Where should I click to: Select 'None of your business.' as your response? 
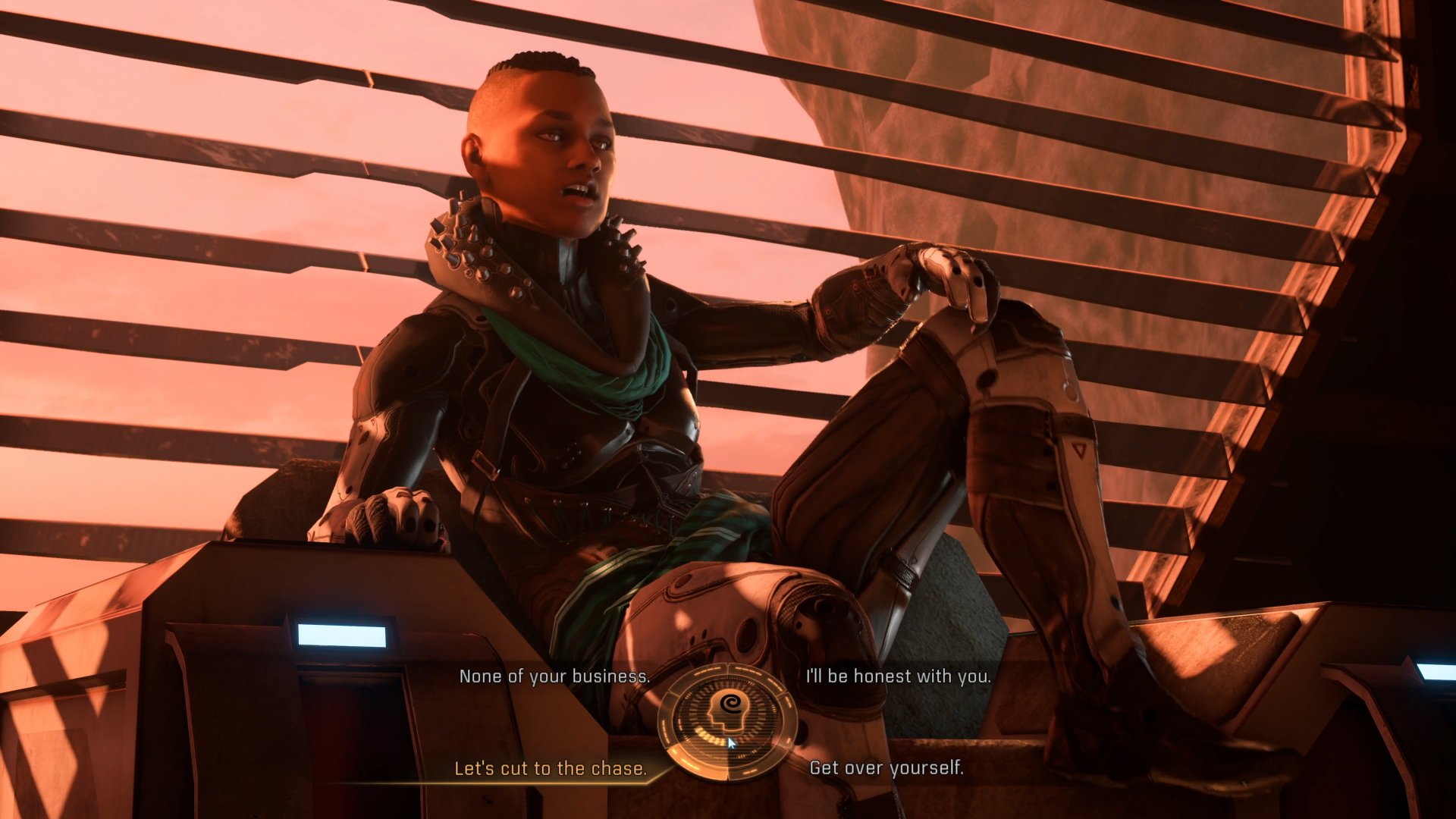554,677
